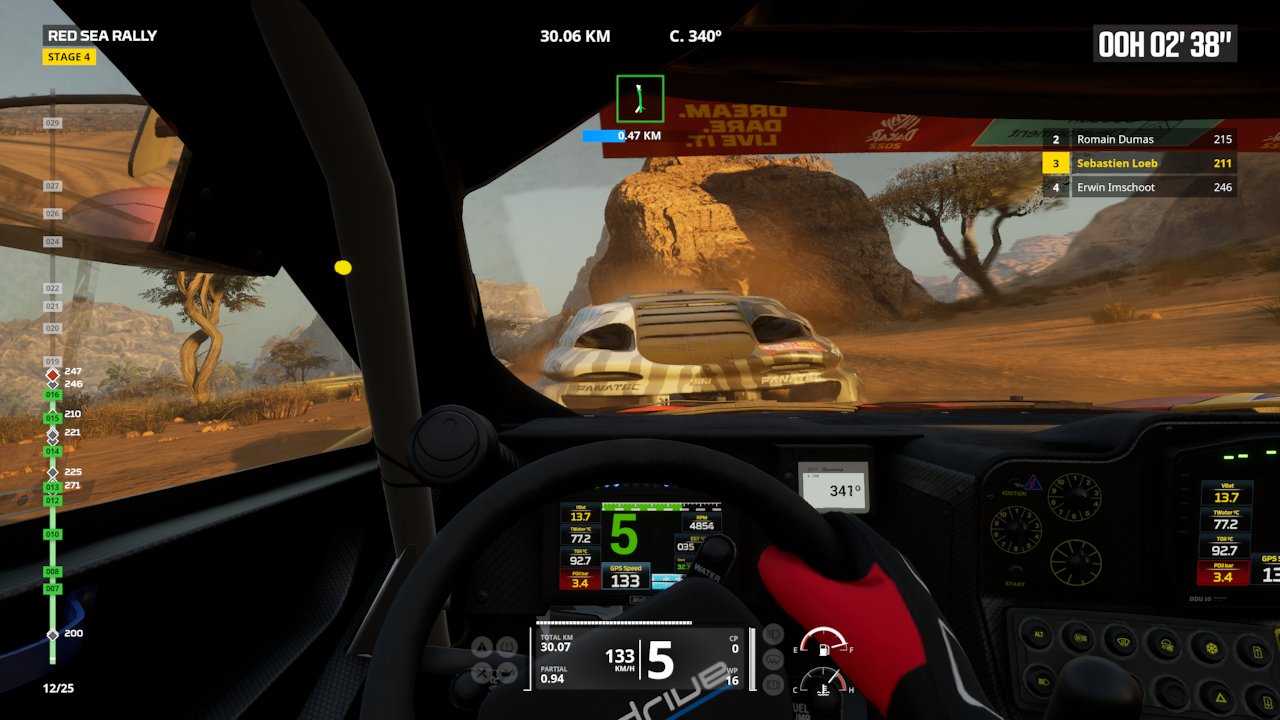Select Romain Dumas in the standings list

pyautogui.click(x=1139, y=140)
